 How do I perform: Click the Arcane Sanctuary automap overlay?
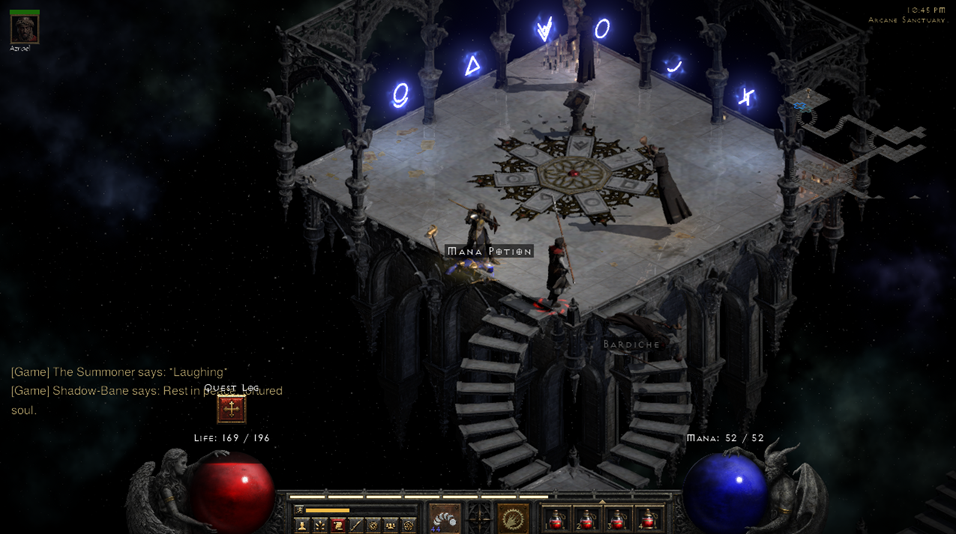pyautogui.click(x=860, y=130)
